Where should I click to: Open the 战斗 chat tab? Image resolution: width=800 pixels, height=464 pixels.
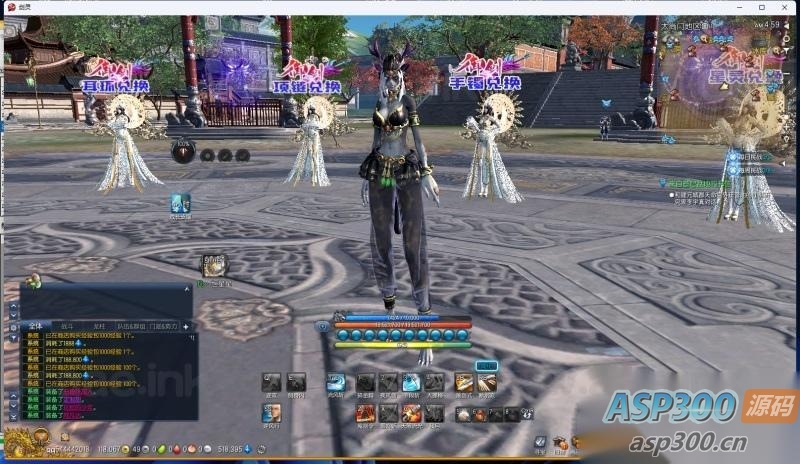tap(67, 326)
